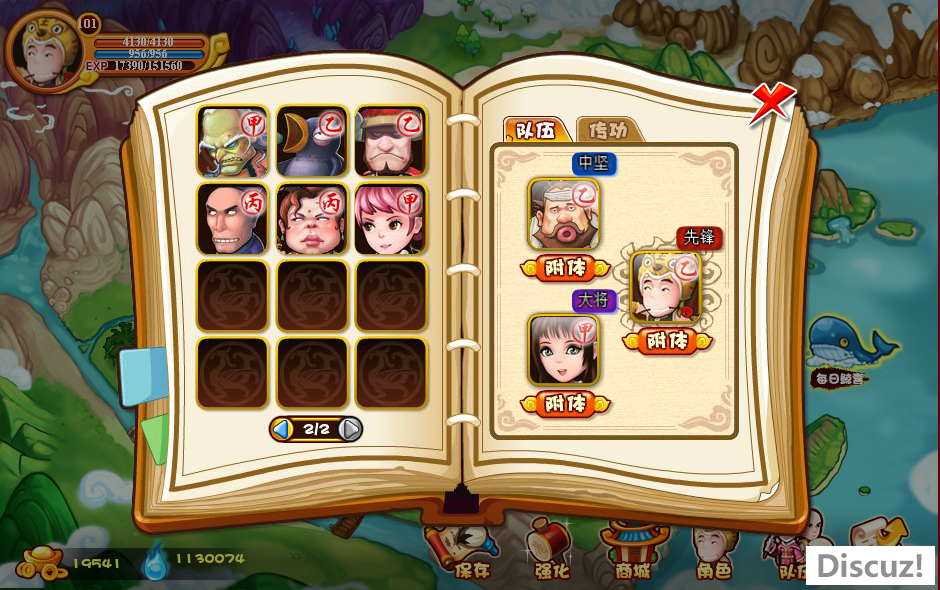Screen dimensions: 940x590
Task: Click 附体 under the 先锋 monkey hero
Action: point(667,341)
